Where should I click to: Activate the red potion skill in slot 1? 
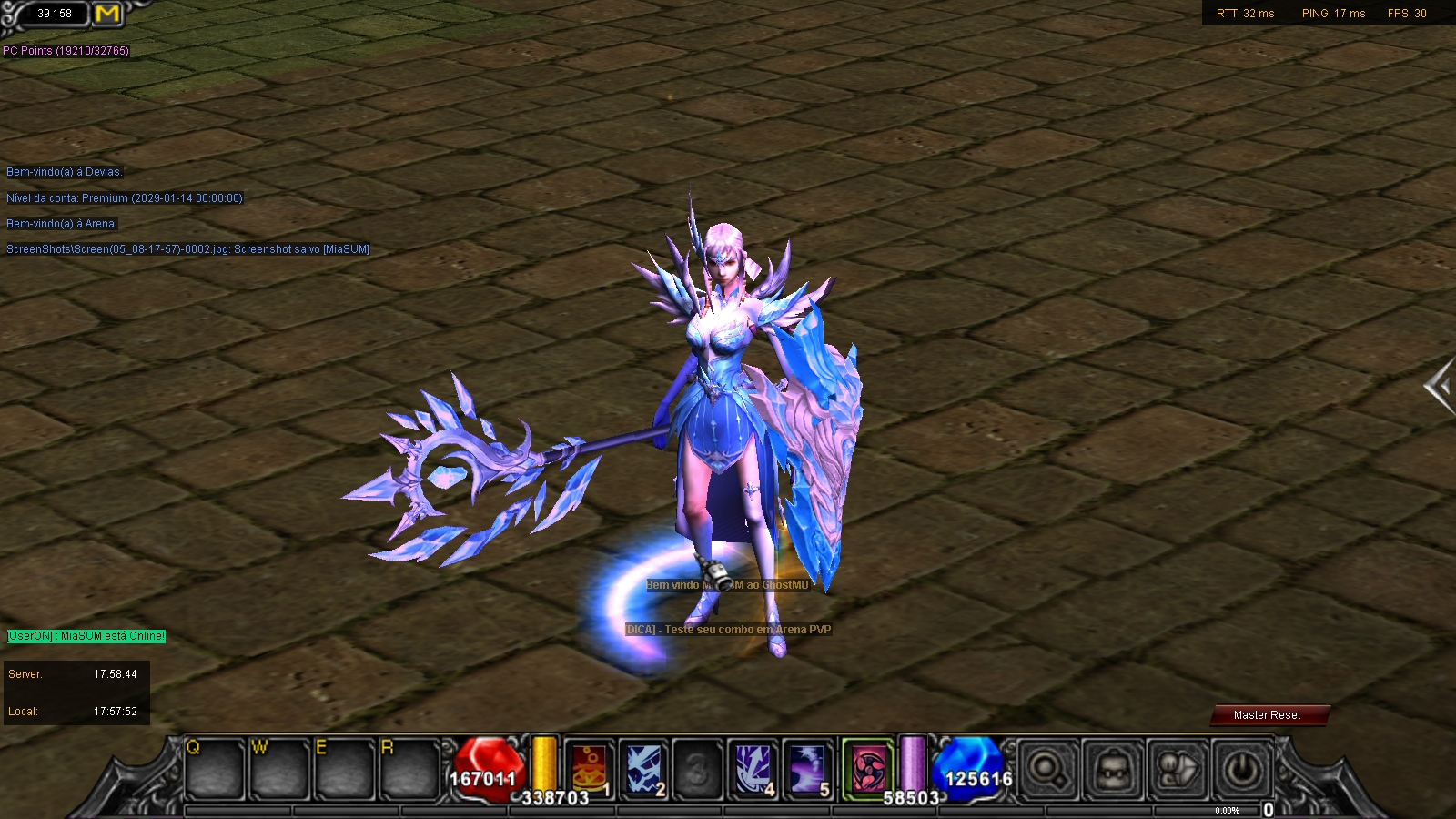pyautogui.click(x=589, y=769)
